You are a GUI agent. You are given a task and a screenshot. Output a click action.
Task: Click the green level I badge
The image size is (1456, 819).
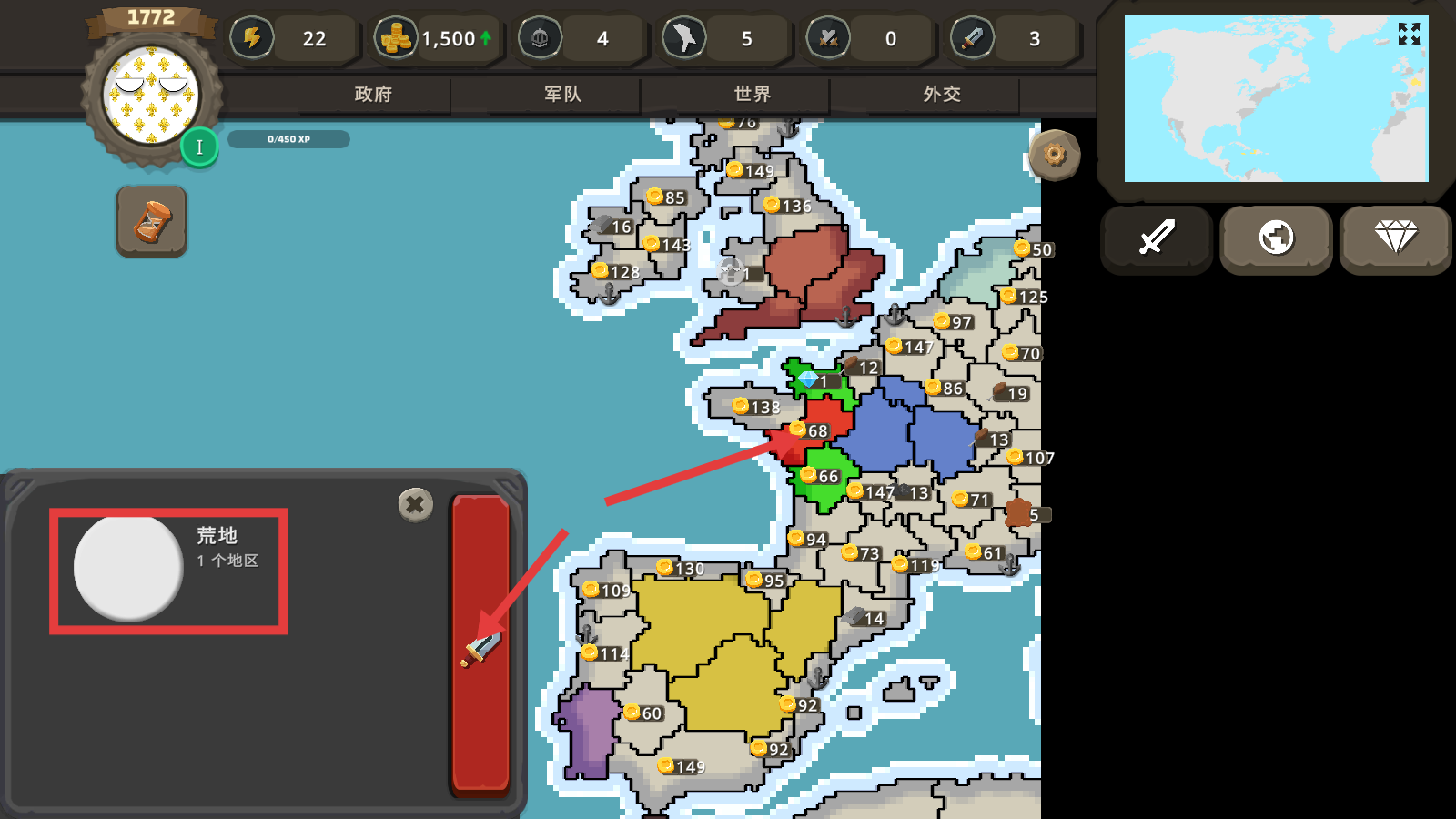pyautogui.click(x=199, y=147)
